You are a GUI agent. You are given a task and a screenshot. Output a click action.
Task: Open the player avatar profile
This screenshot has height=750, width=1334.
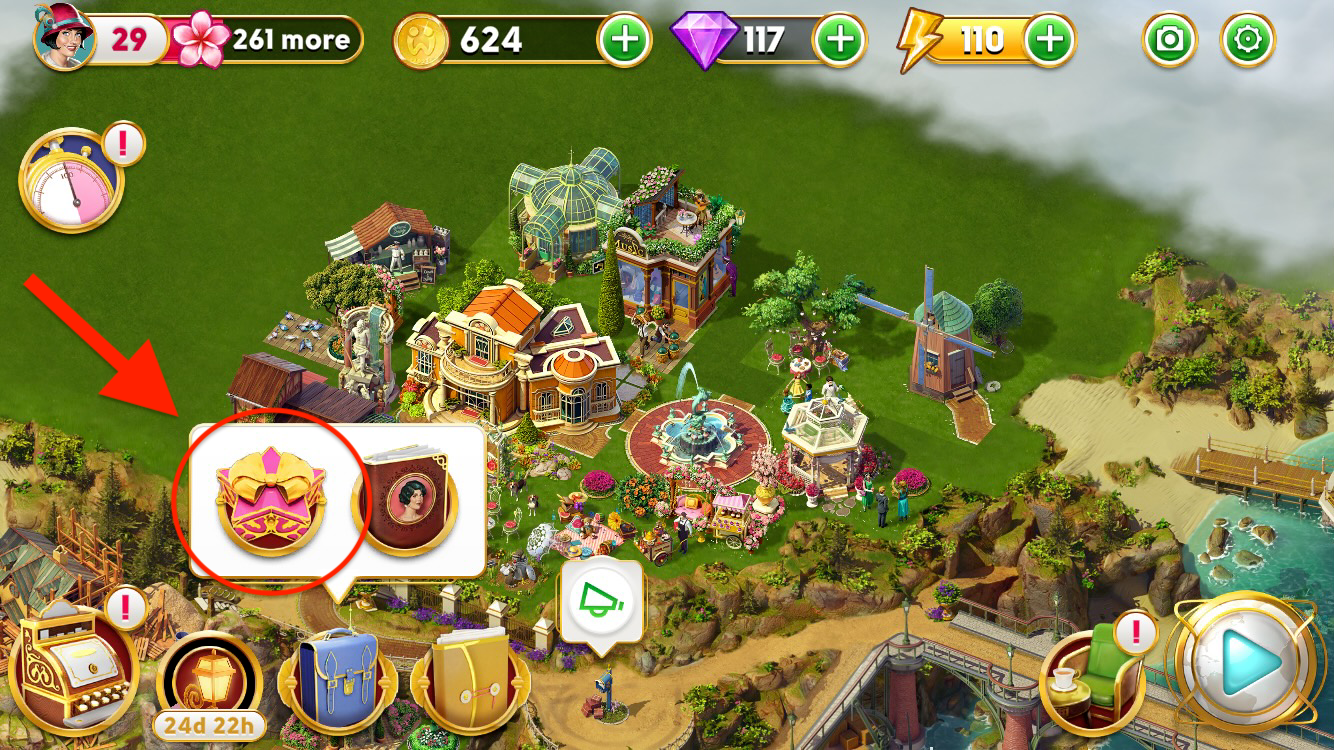click(64, 38)
